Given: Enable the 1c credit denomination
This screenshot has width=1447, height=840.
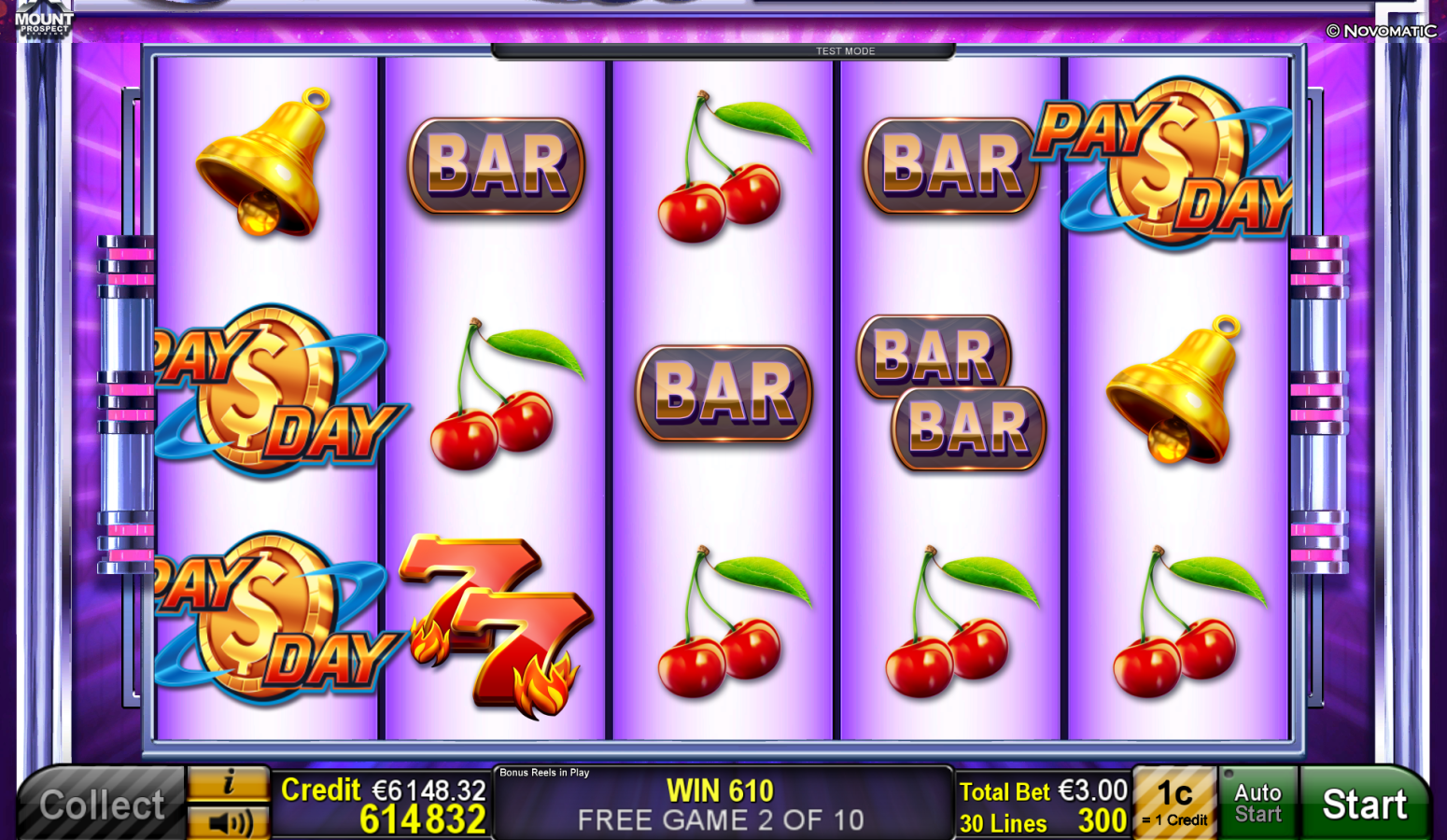Looking at the screenshot, I should (1175, 801).
